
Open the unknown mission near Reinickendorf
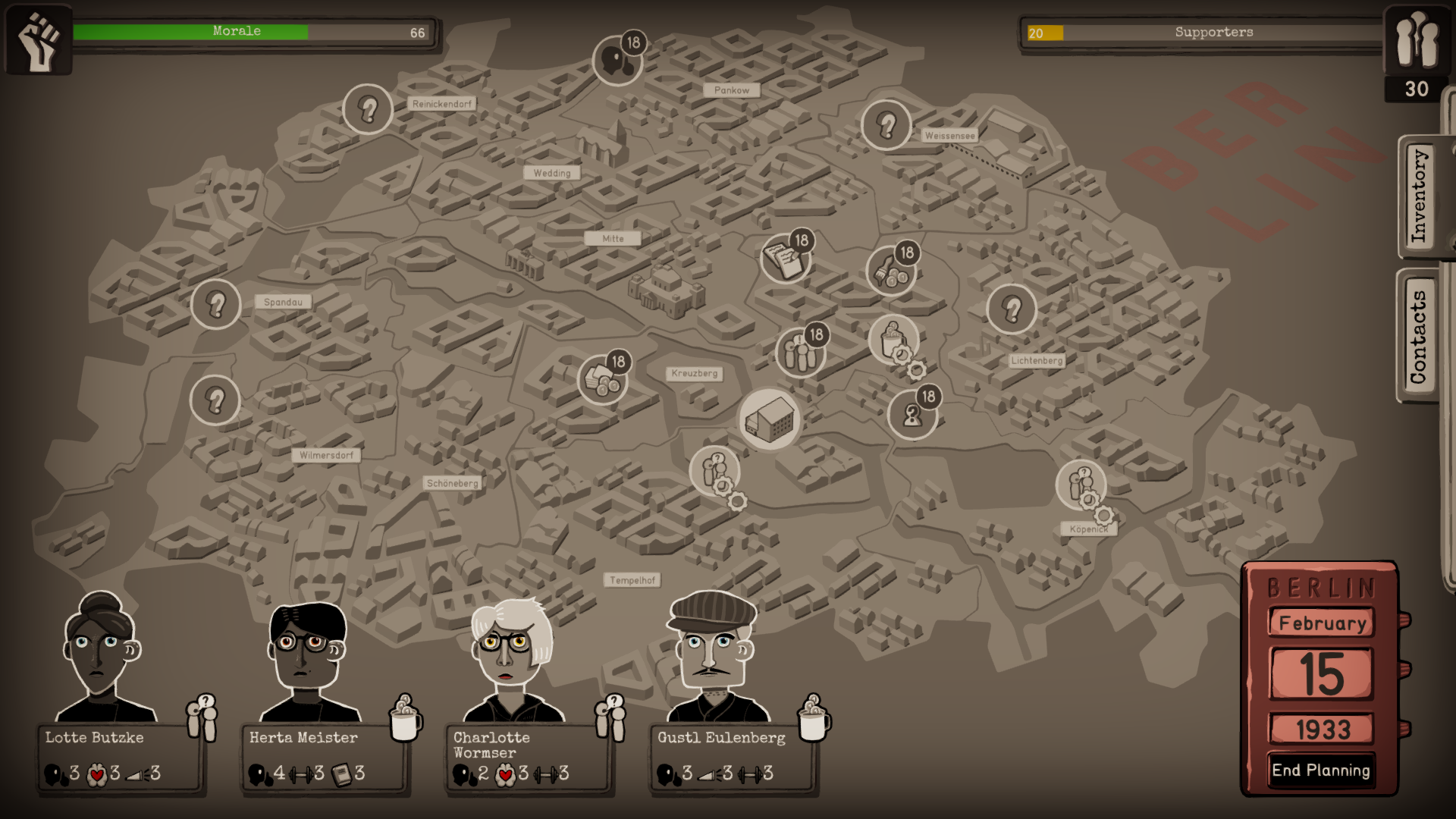tap(368, 109)
